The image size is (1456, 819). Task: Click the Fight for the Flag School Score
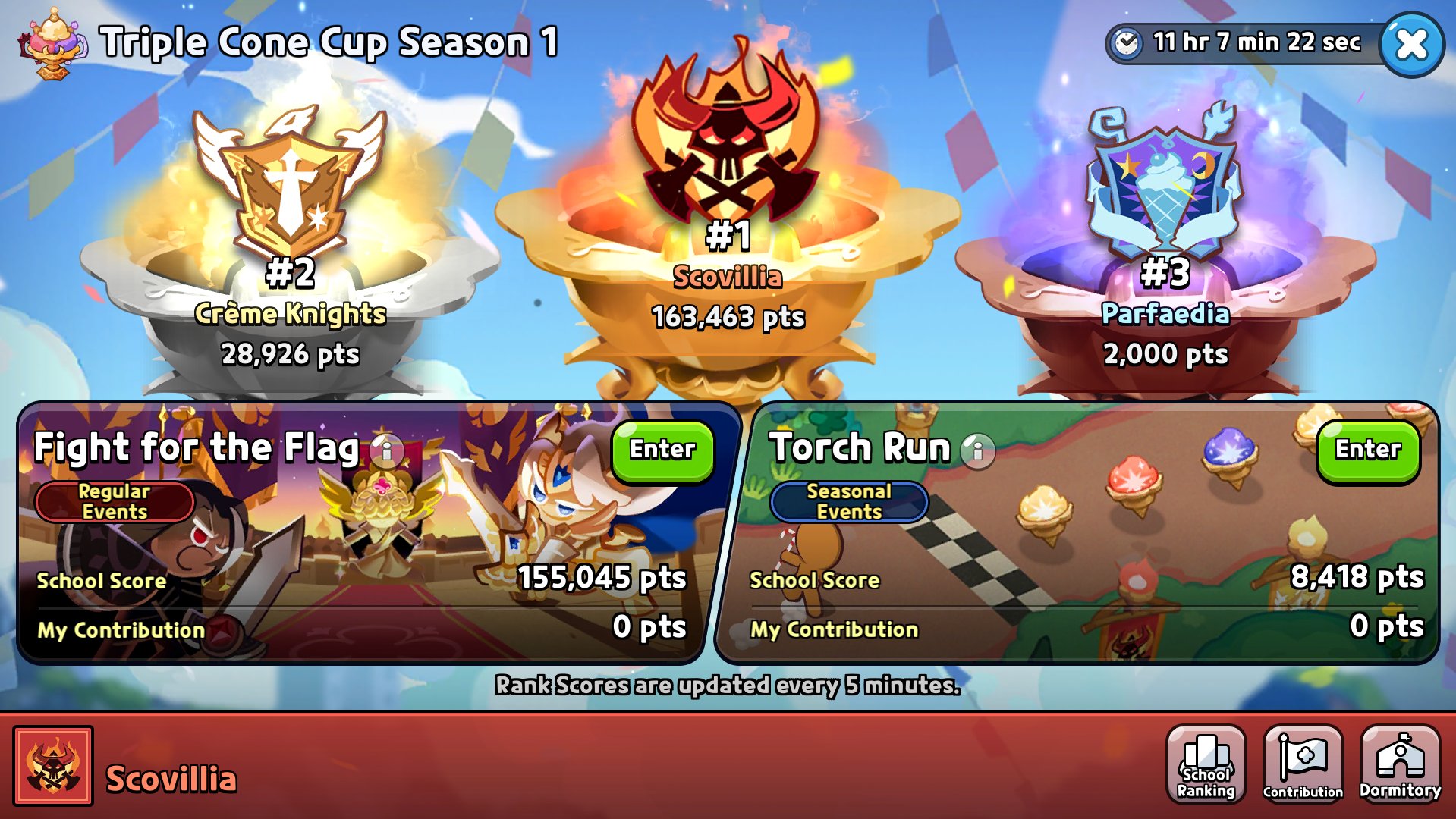(x=99, y=581)
